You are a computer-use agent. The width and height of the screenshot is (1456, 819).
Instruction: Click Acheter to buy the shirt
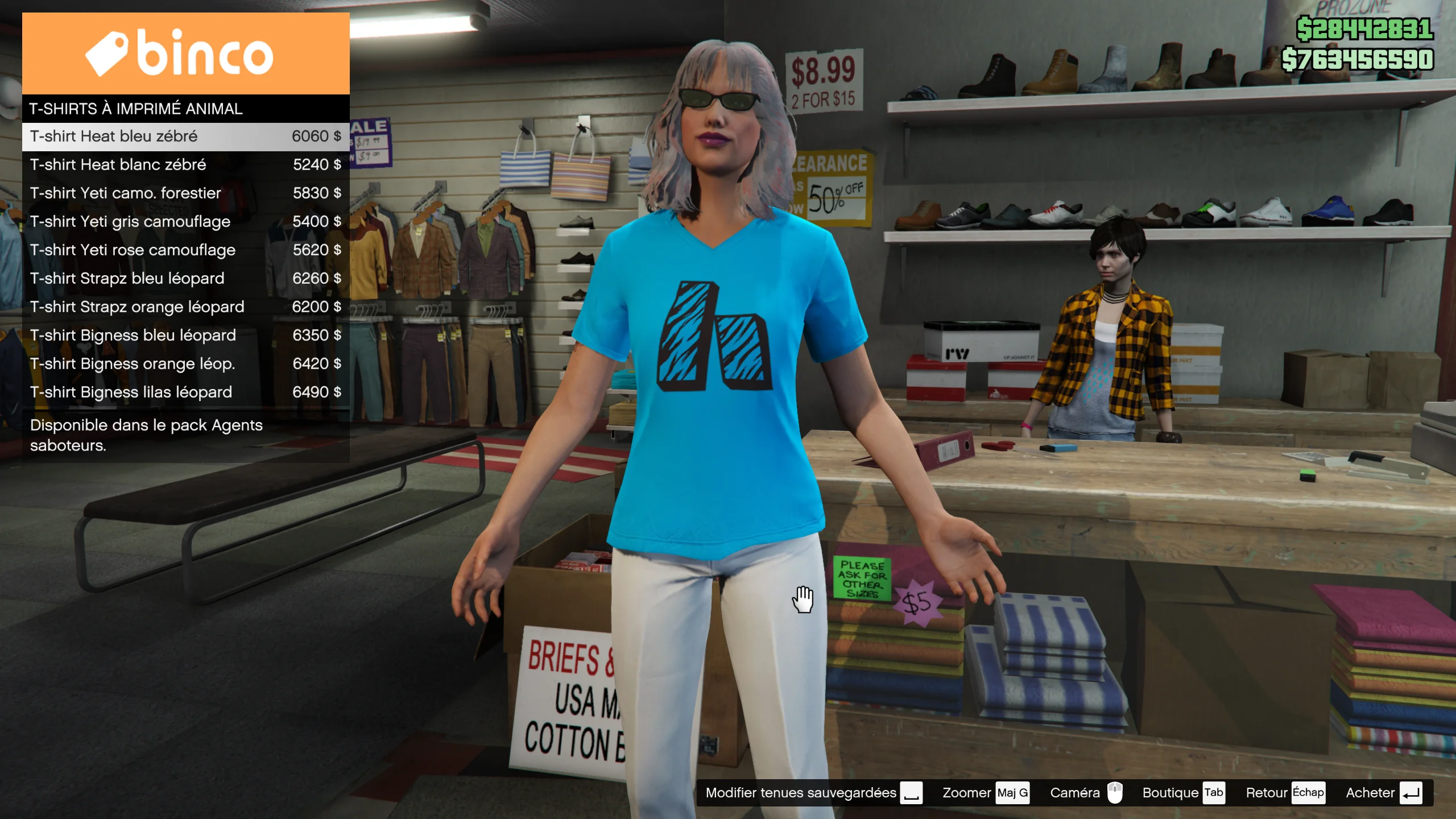click(1384, 793)
